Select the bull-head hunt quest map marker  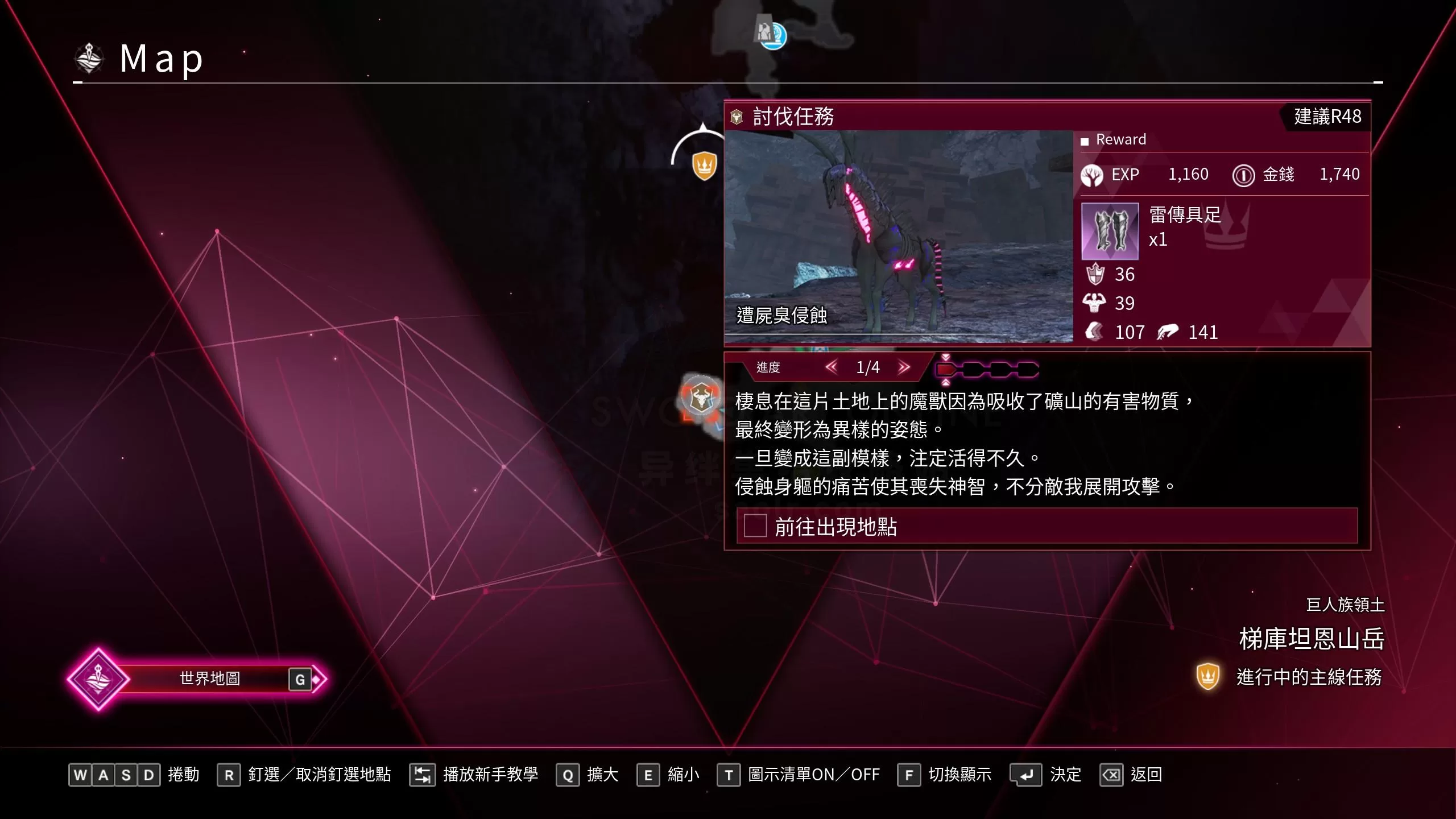(701, 398)
